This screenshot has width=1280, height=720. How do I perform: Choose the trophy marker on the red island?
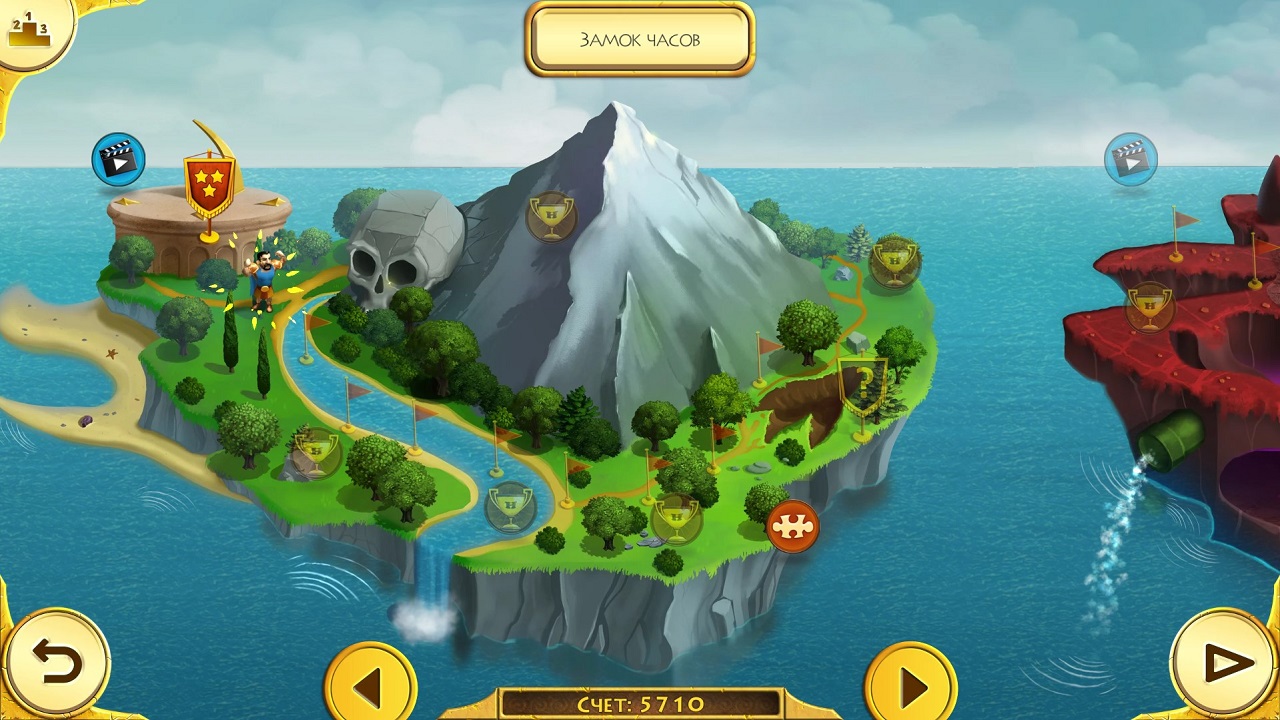[1150, 306]
